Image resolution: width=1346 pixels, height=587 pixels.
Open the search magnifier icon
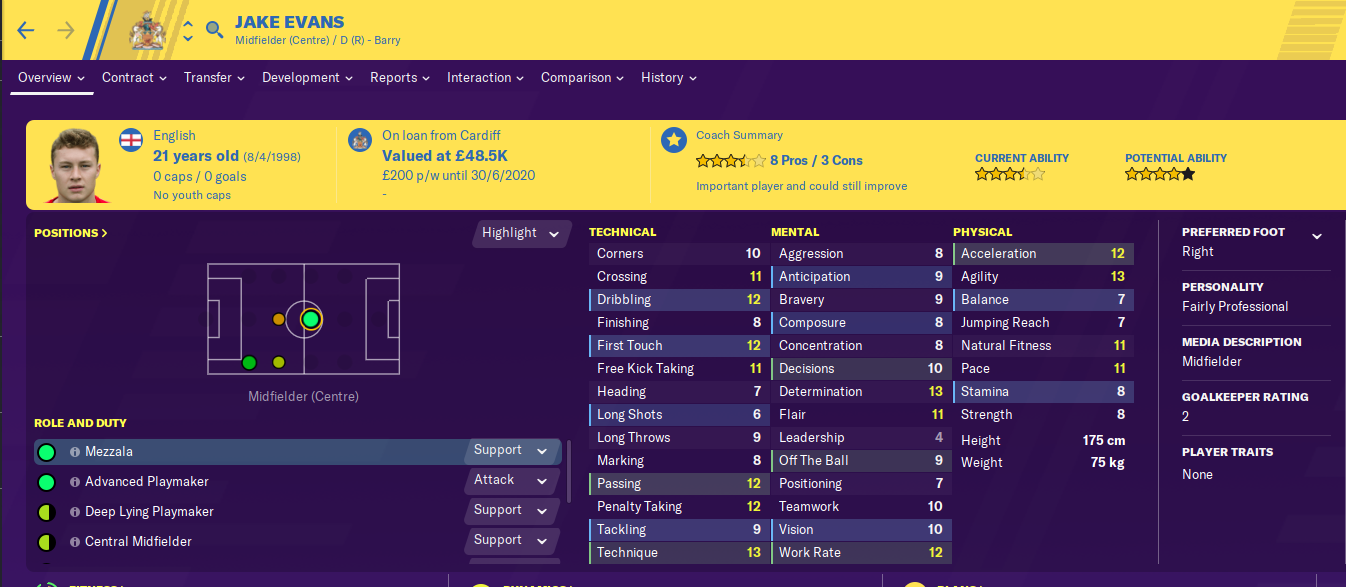[214, 30]
